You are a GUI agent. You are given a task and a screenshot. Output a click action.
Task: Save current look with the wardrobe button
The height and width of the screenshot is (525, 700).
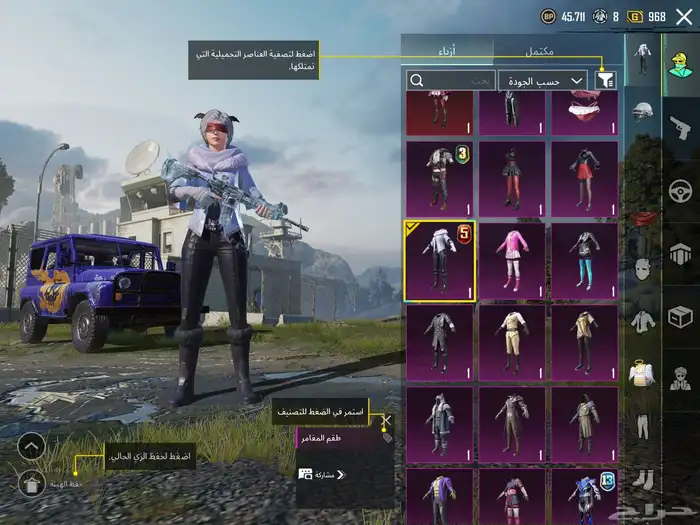[x=32, y=484]
